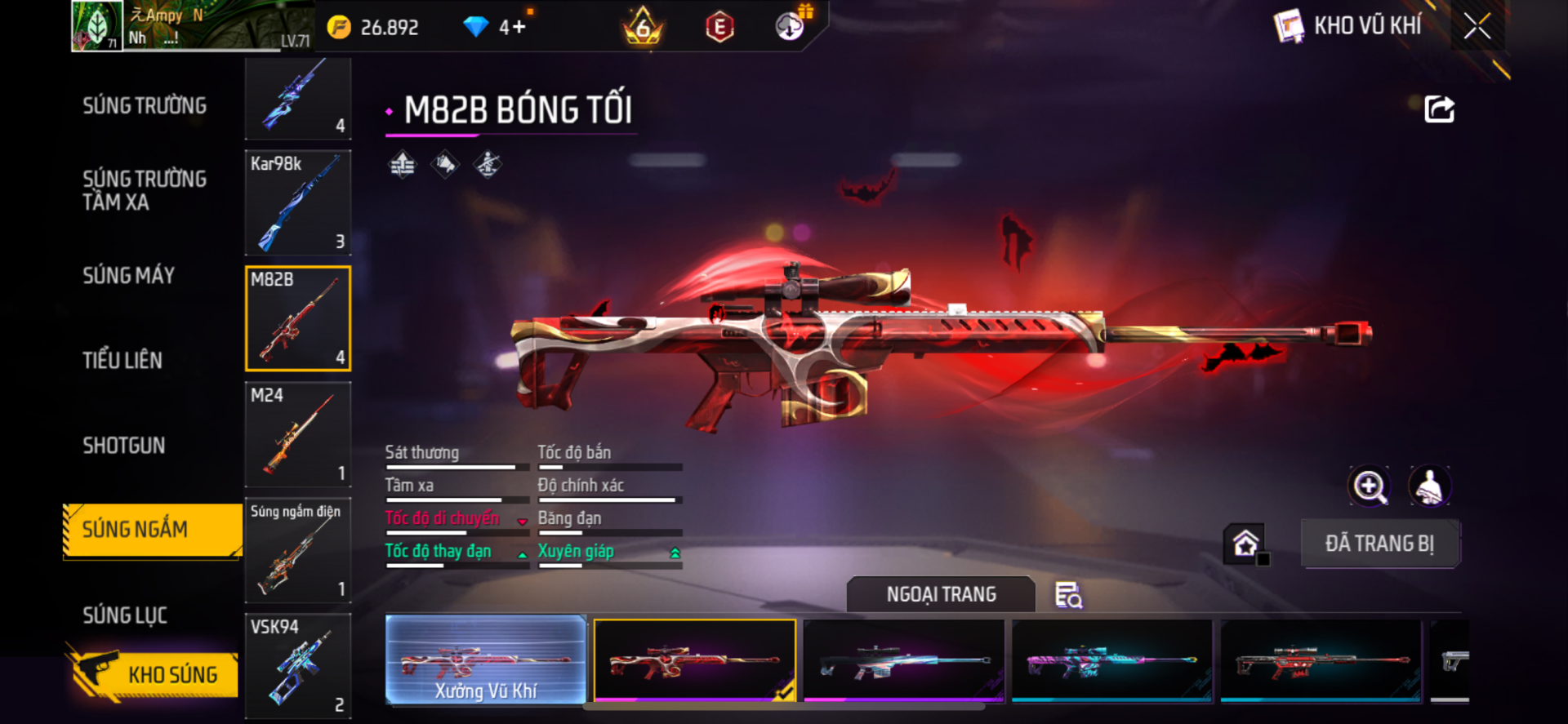Open the SÚNG MÁY category
Screen dimensions: 1568x724
129,276
